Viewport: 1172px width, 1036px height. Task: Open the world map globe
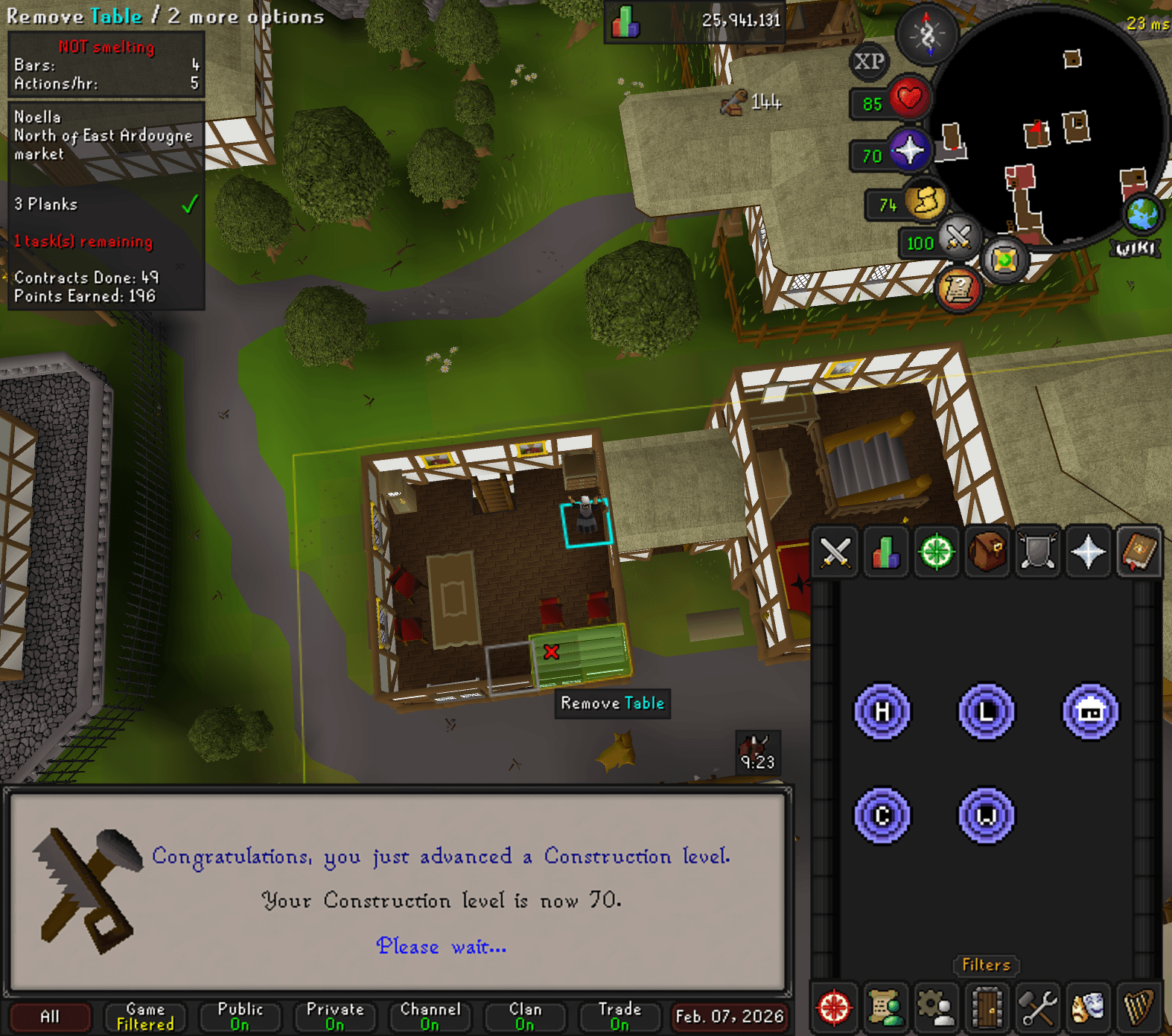point(1141,214)
